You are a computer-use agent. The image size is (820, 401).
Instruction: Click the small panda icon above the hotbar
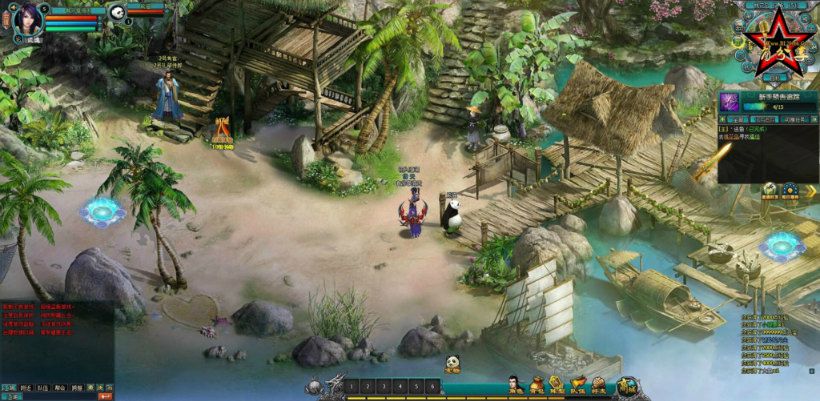point(452,364)
